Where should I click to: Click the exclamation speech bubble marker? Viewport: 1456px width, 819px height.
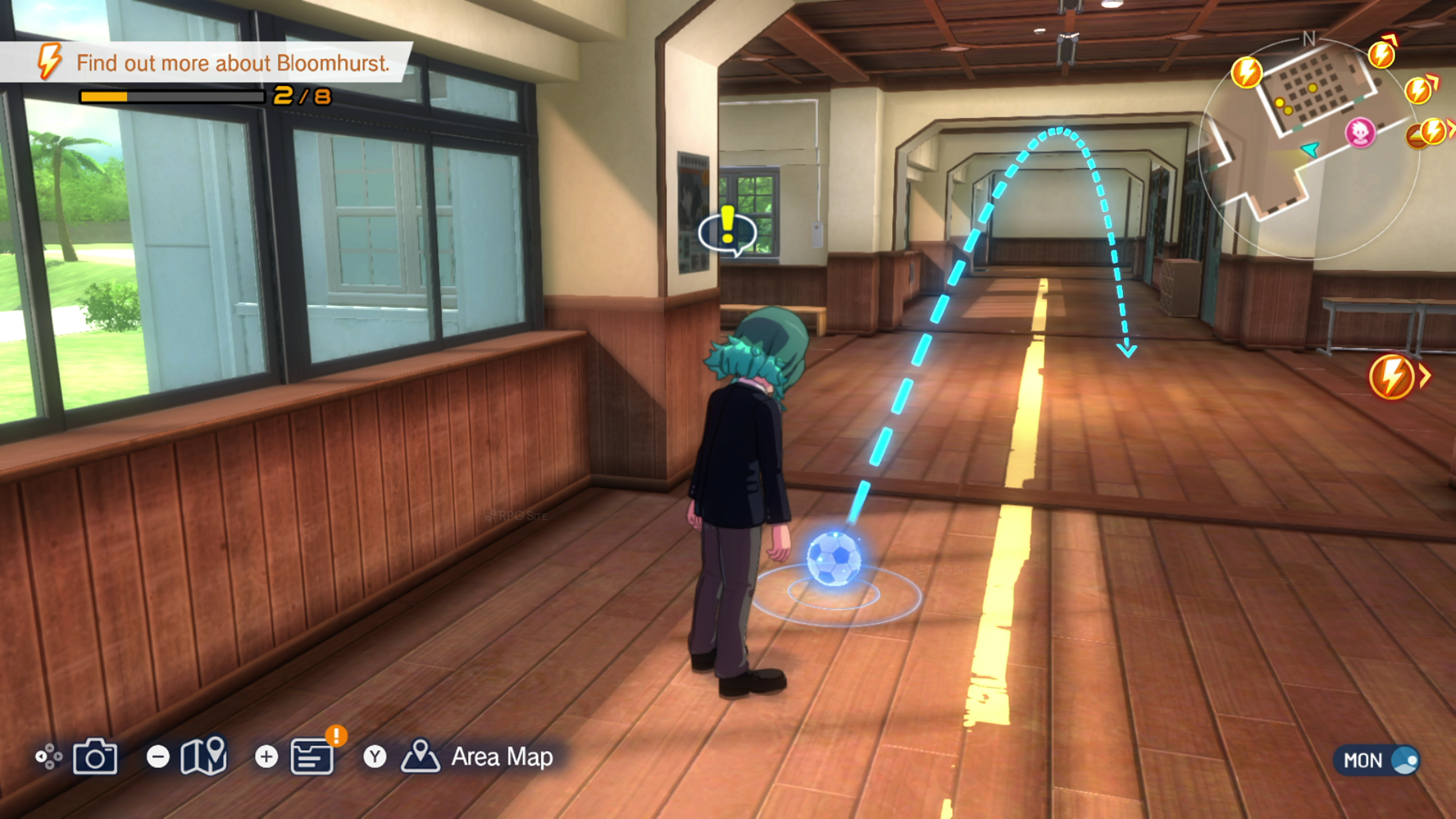(728, 231)
